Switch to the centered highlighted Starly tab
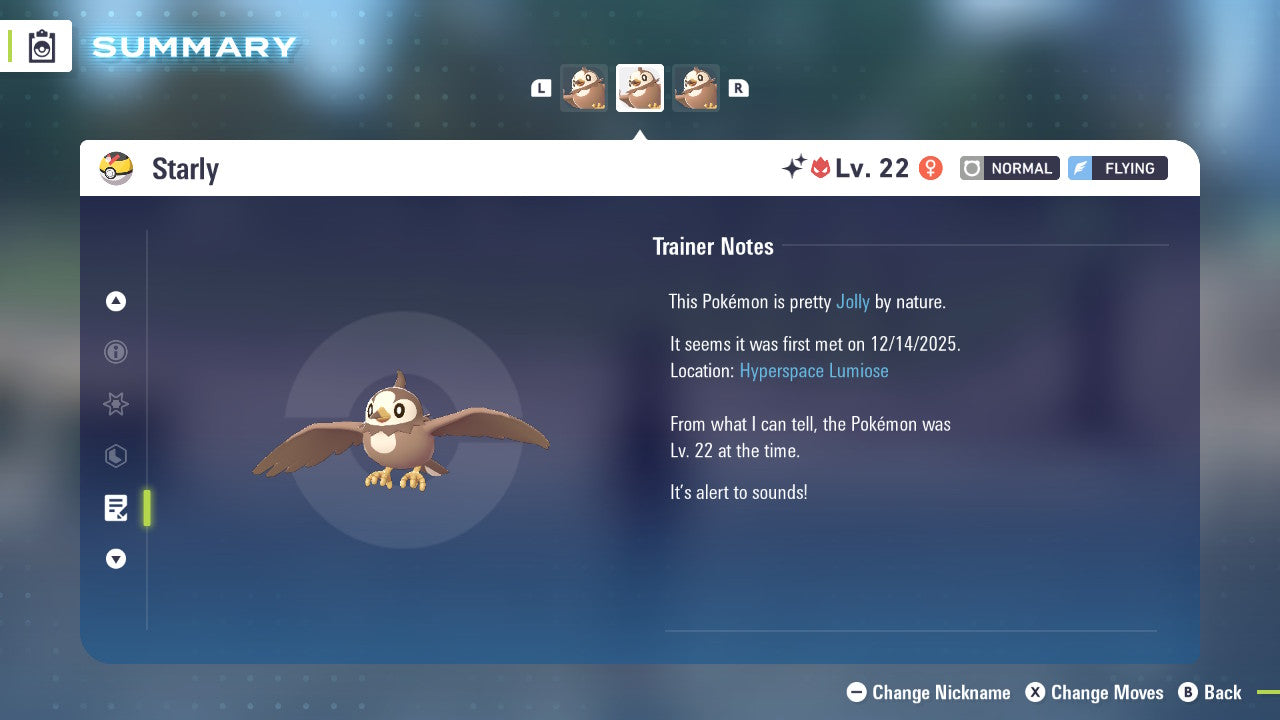 point(640,87)
